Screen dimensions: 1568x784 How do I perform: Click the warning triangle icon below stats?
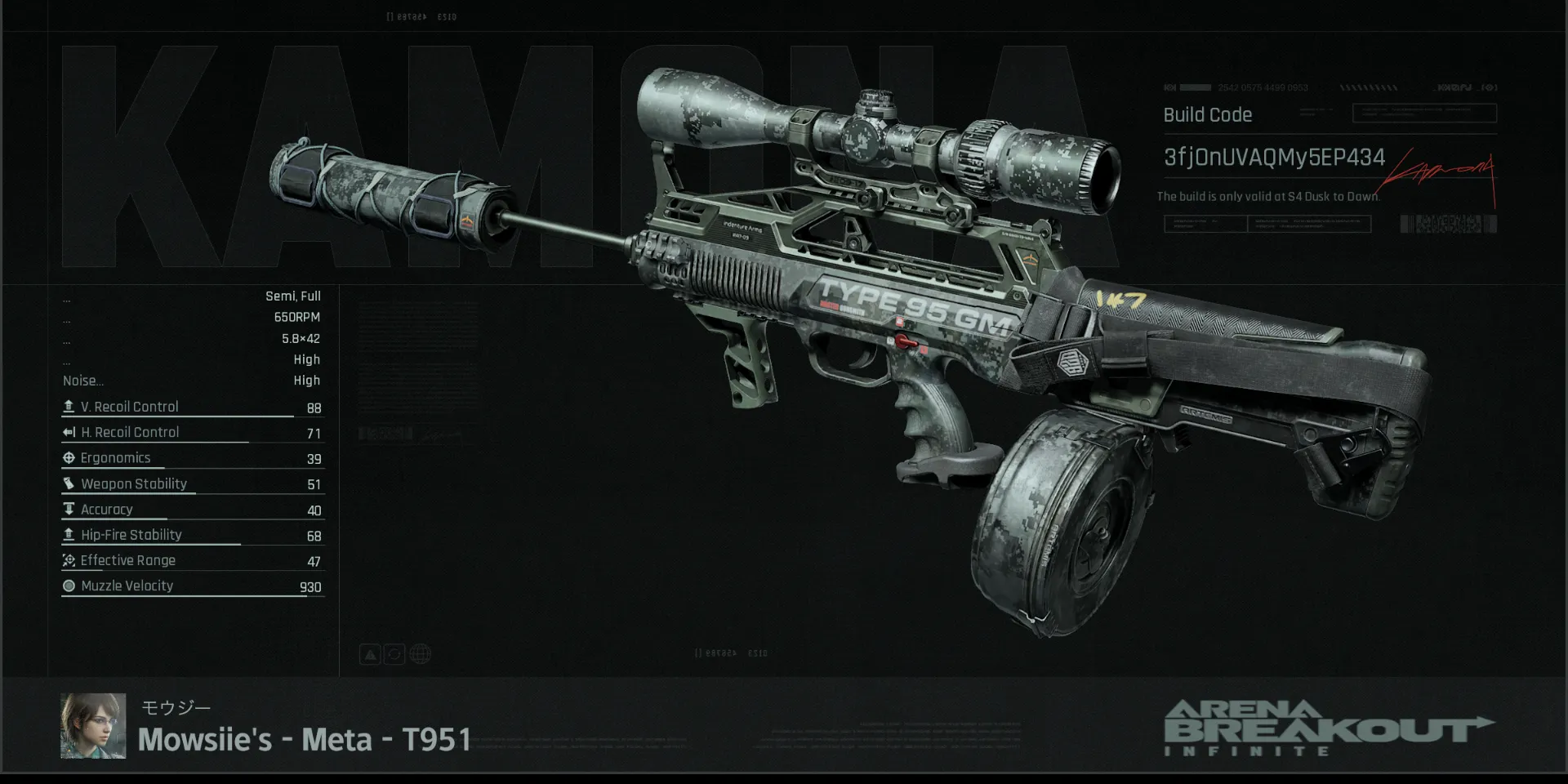pyautogui.click(x=369, y=653)
